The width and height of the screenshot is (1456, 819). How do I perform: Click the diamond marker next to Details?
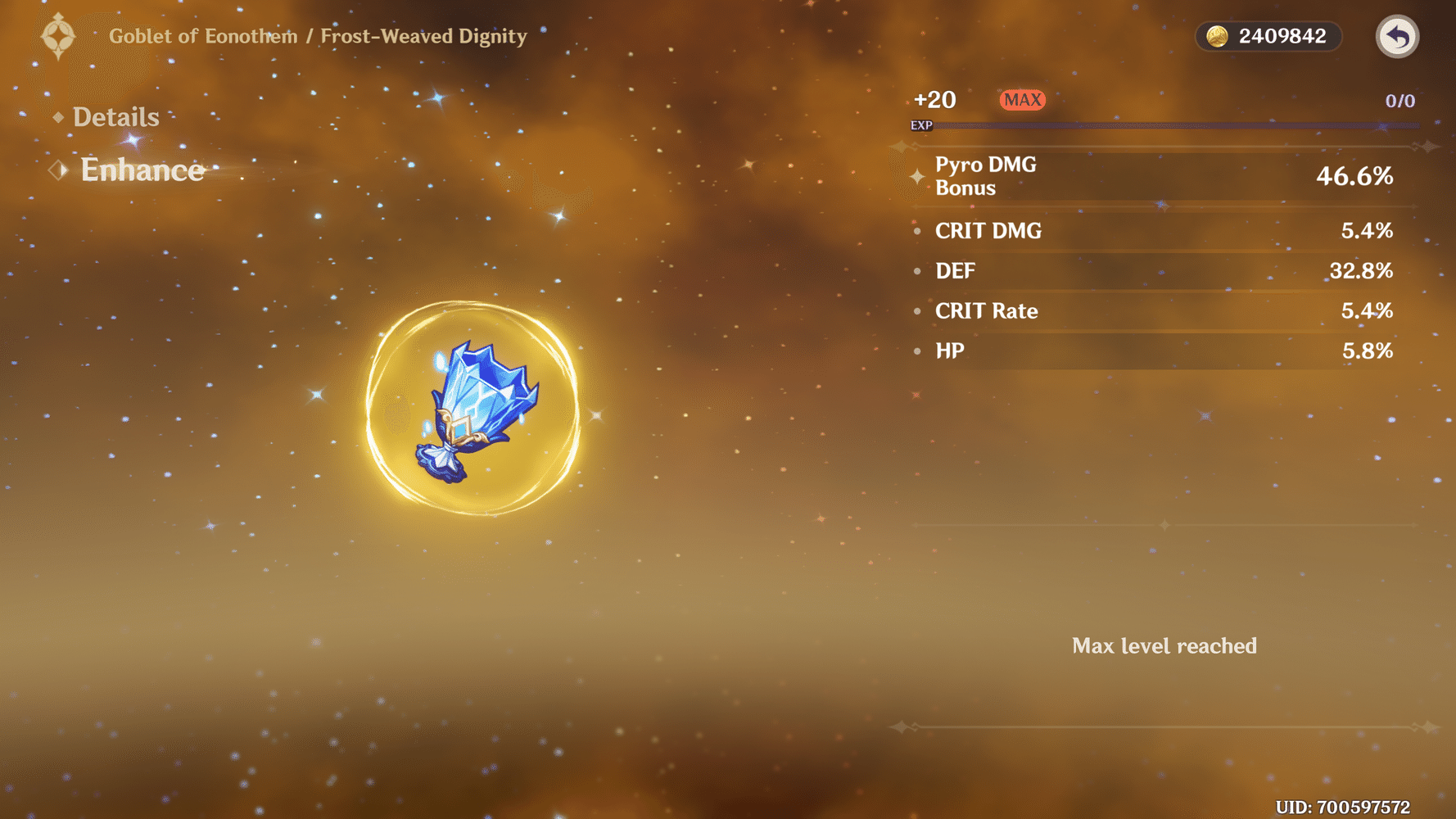click(57, 117)
